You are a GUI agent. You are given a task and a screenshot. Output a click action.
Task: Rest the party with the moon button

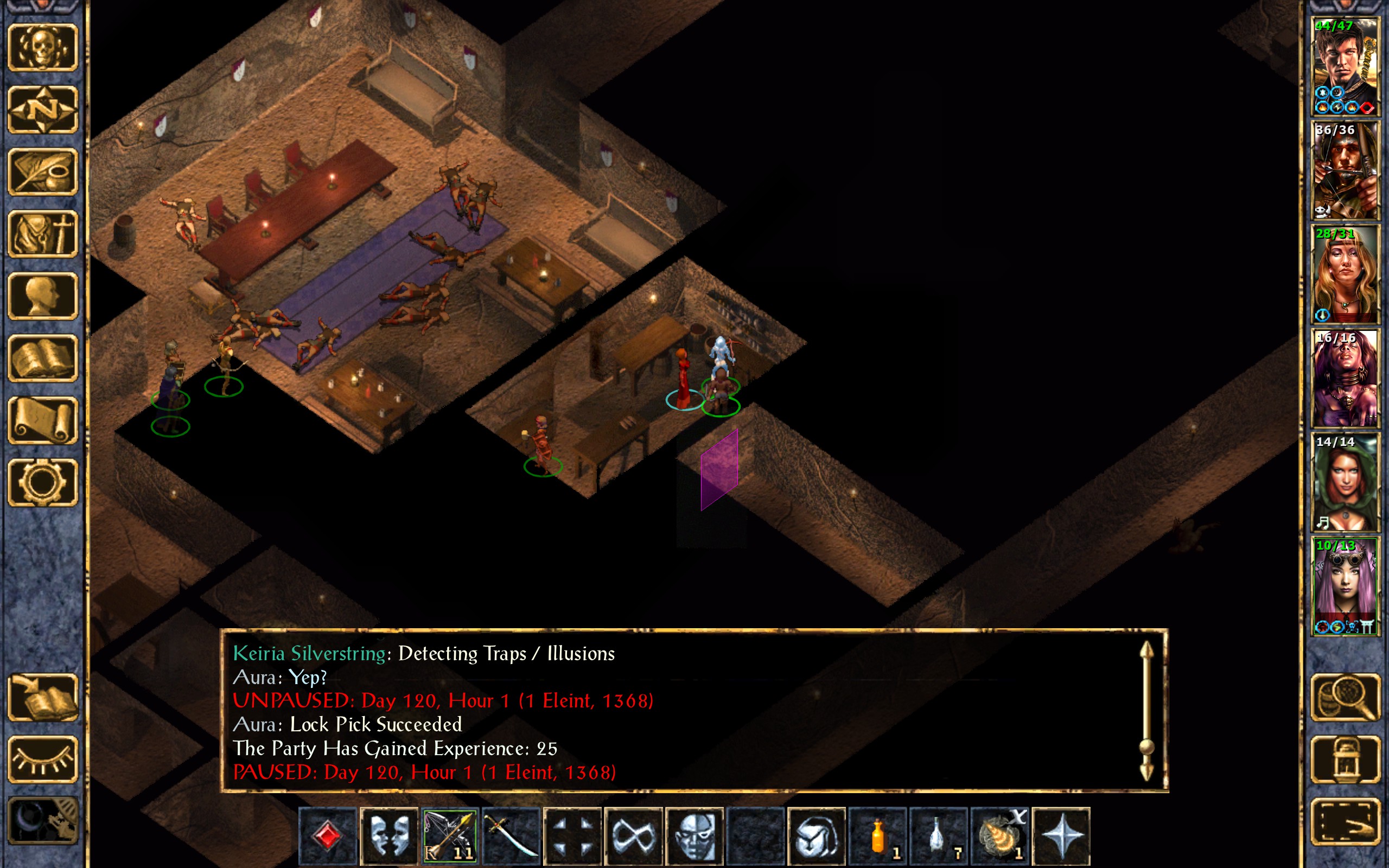[x=43, y=821]
